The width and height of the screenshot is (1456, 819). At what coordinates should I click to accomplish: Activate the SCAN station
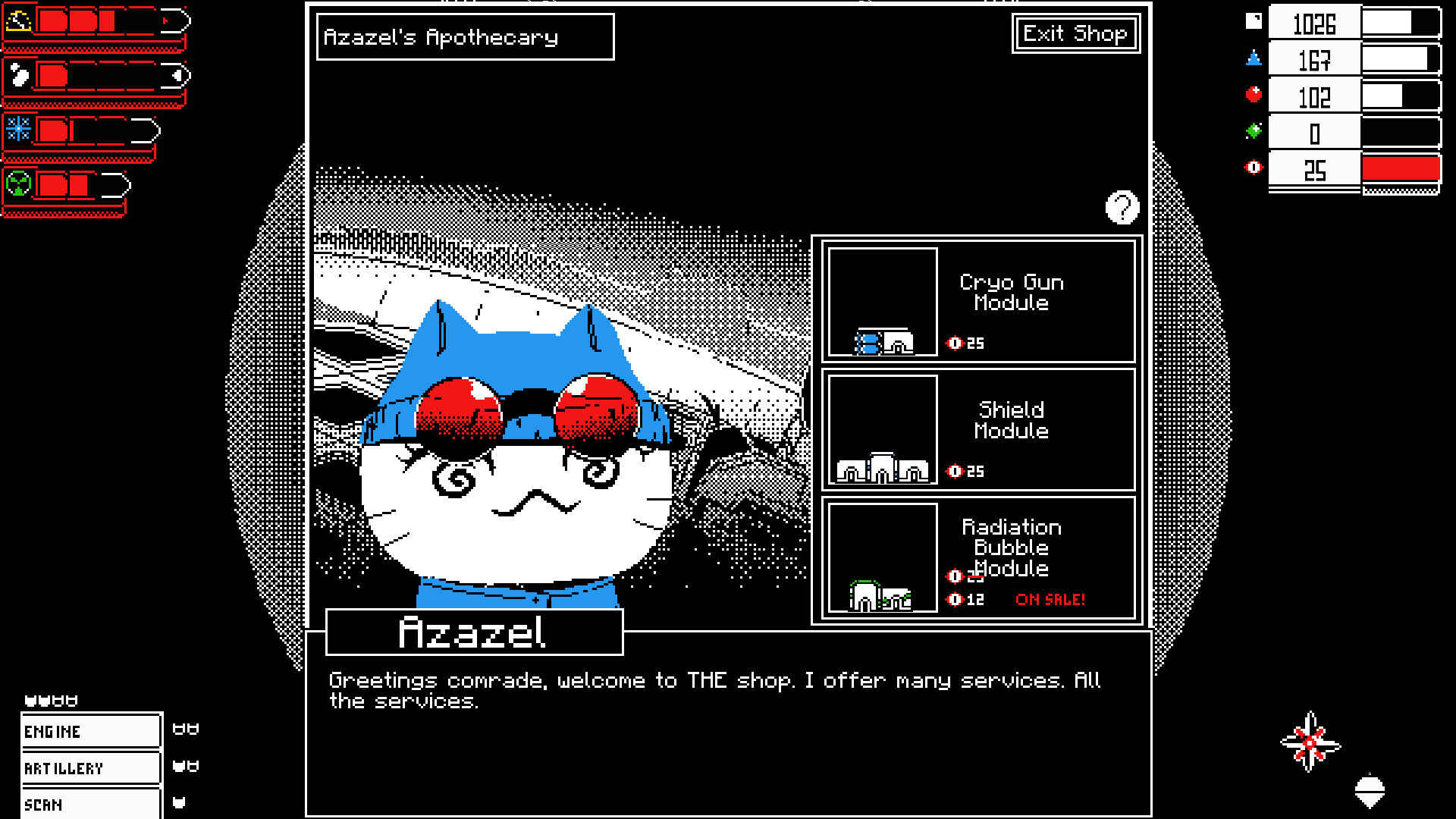[90, 804]
